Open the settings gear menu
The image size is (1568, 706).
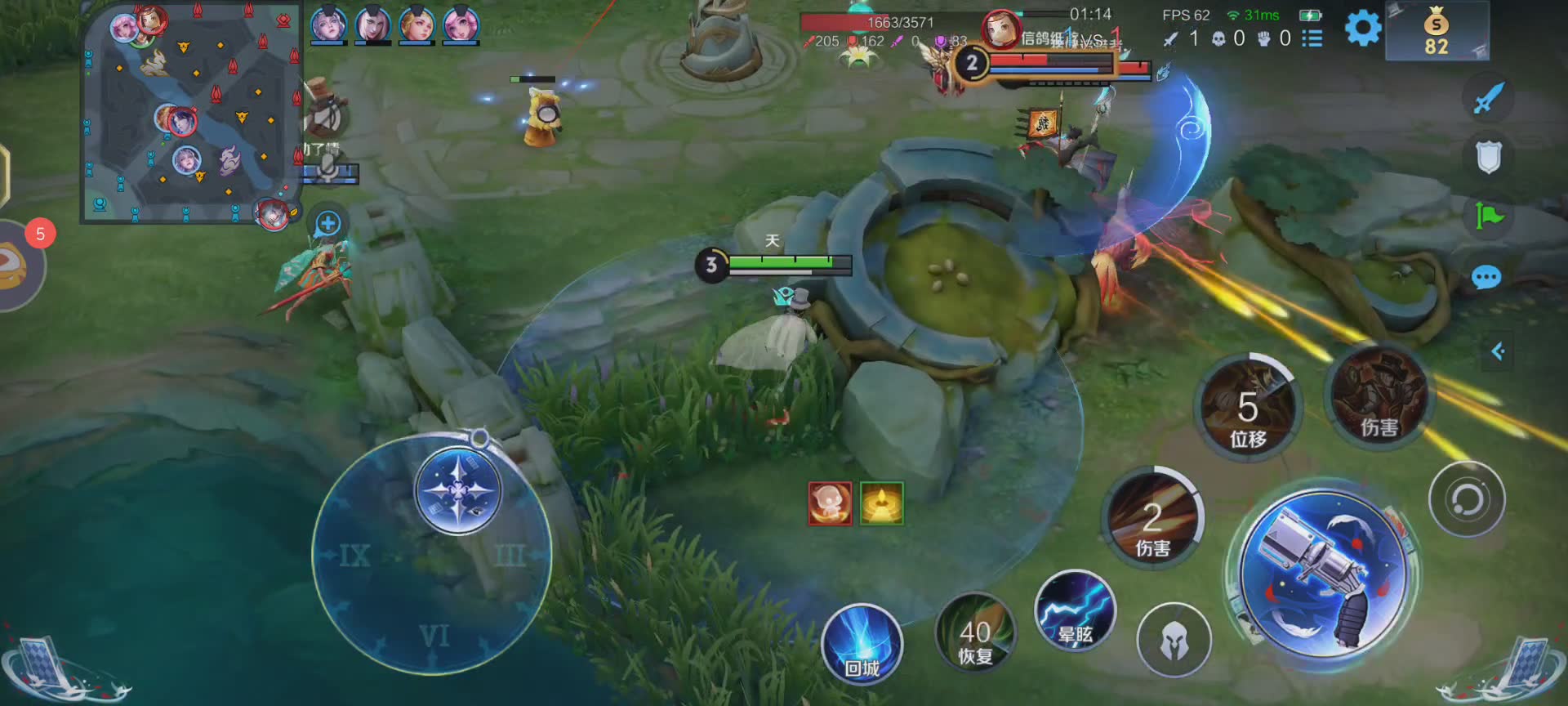click(x=1362, y=29)
